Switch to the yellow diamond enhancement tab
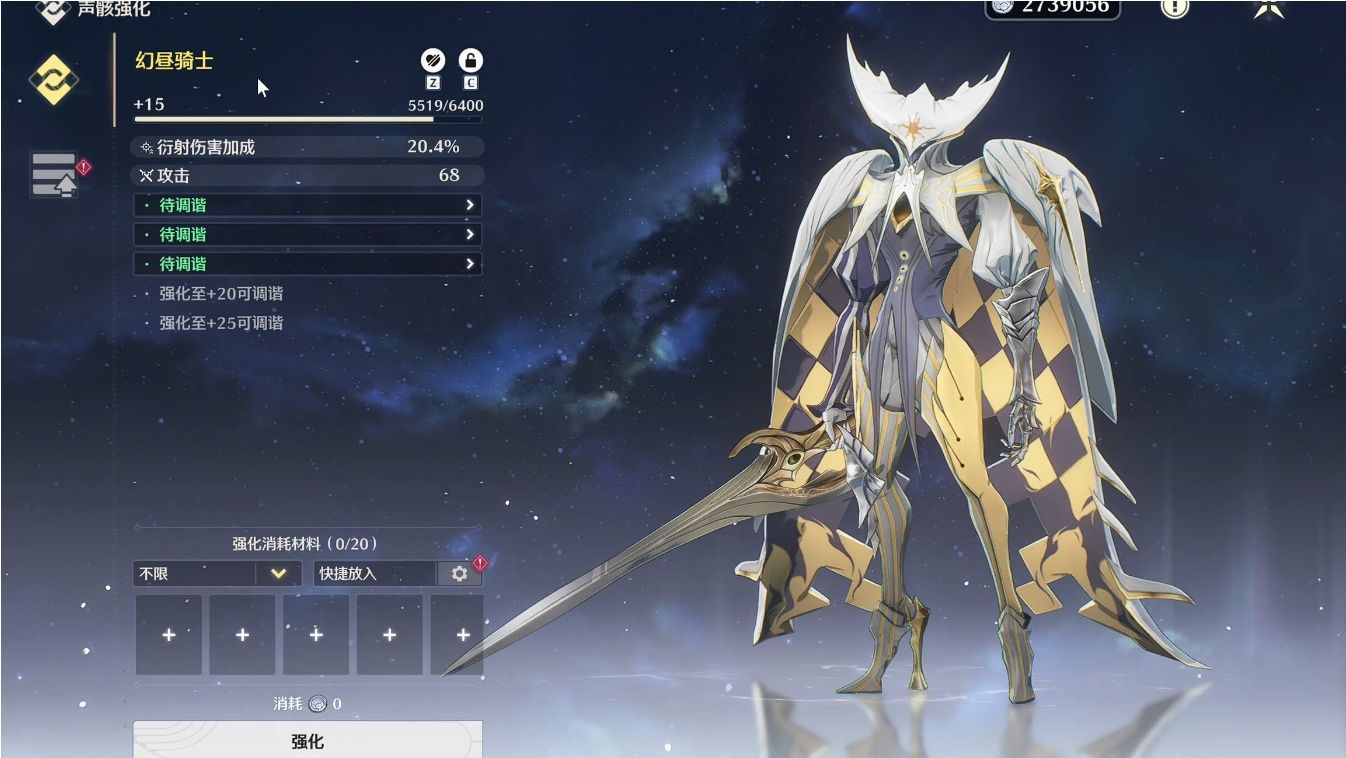 pos(53,80)
